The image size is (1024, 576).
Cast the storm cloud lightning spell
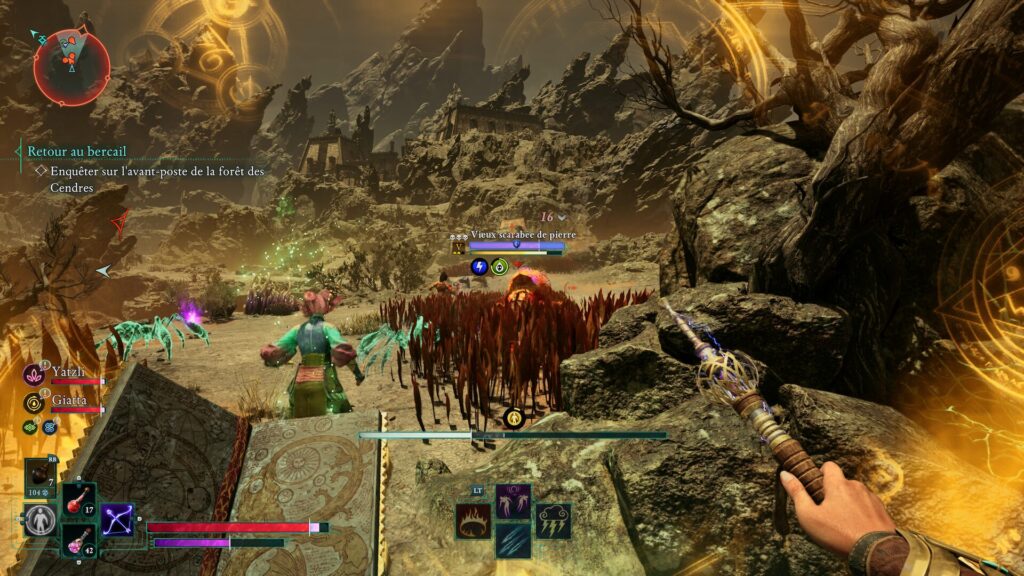point(553,521)
